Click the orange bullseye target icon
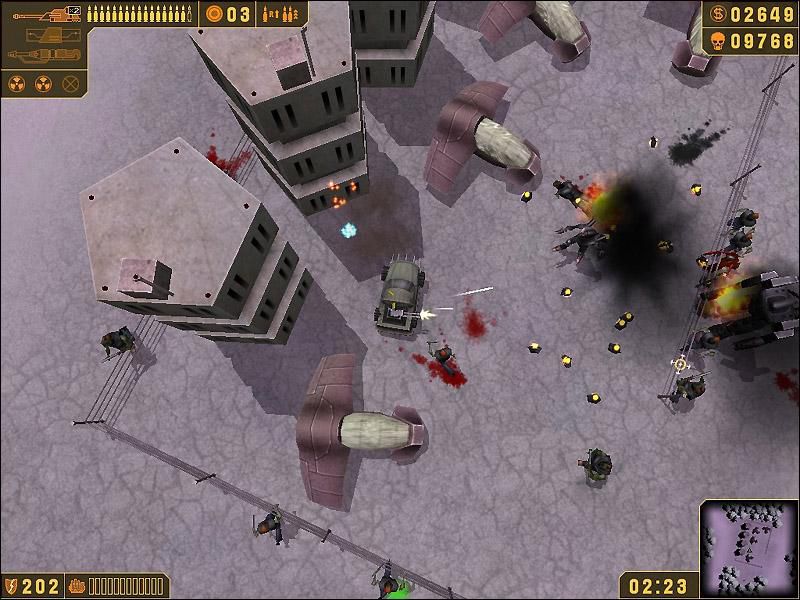This screenshot has width=800, height=600. pos(214,14)
